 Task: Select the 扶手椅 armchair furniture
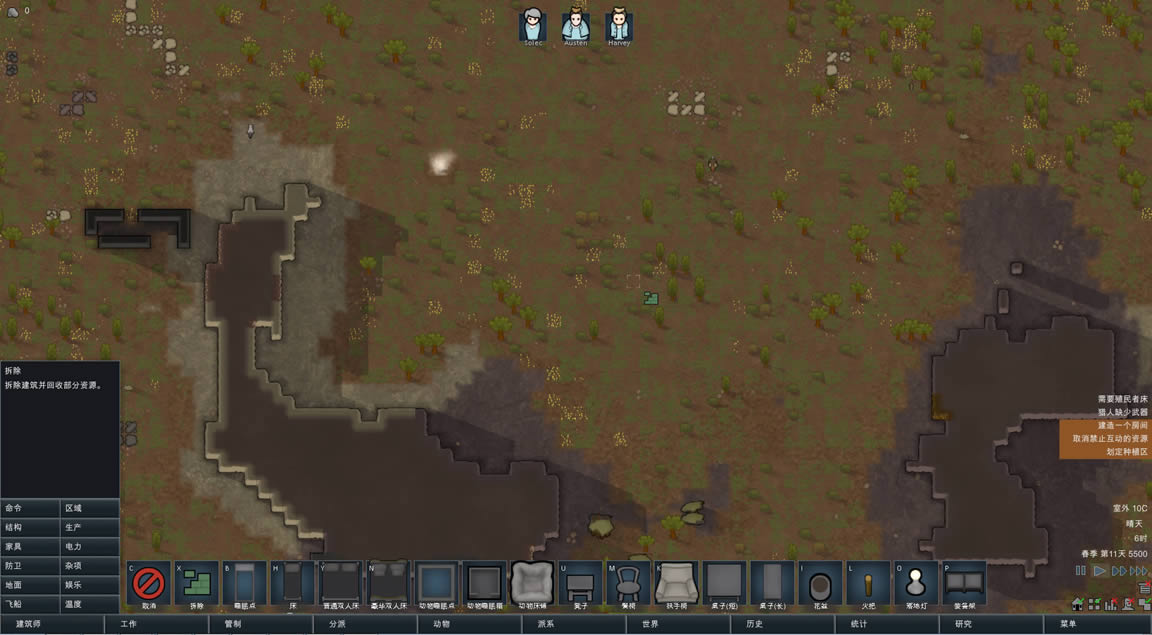pos(676,583)
